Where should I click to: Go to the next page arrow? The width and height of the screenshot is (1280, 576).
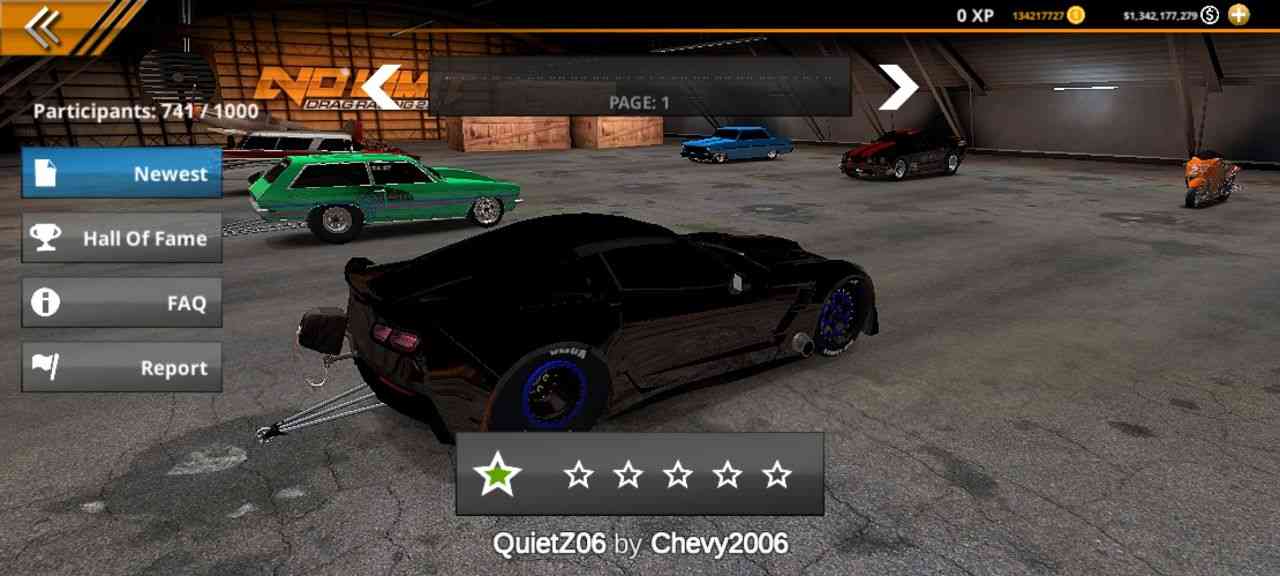[897, 88]
